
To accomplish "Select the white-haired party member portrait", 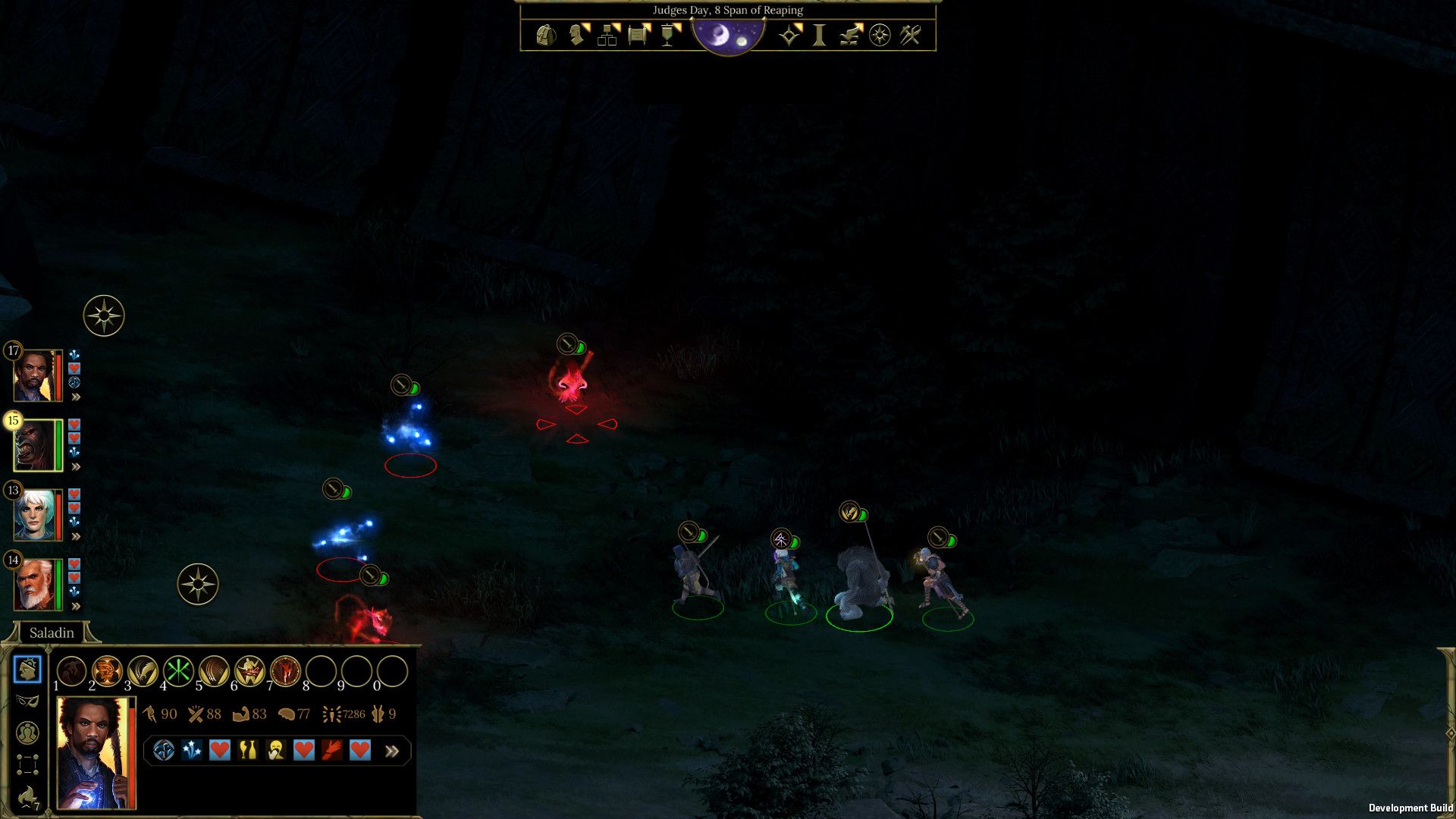I will coord(34,515).
